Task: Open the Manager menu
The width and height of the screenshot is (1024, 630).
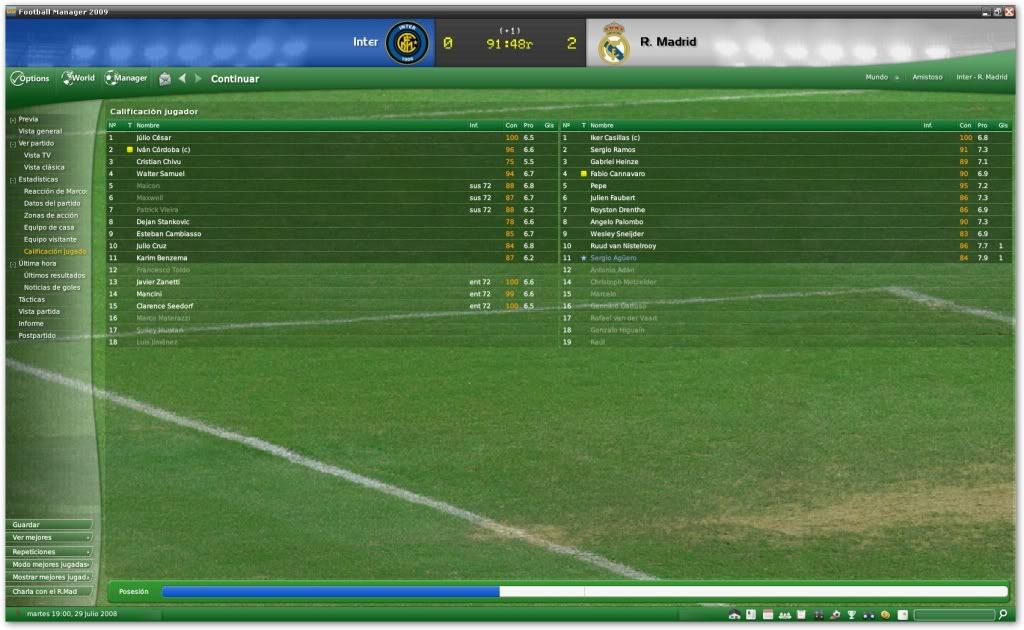Action: [x=127, y=78]
